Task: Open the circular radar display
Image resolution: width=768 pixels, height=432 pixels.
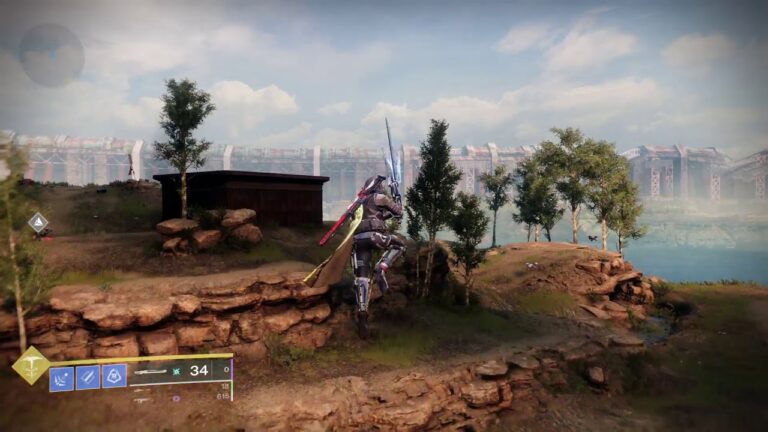Action: coord(51,55)
